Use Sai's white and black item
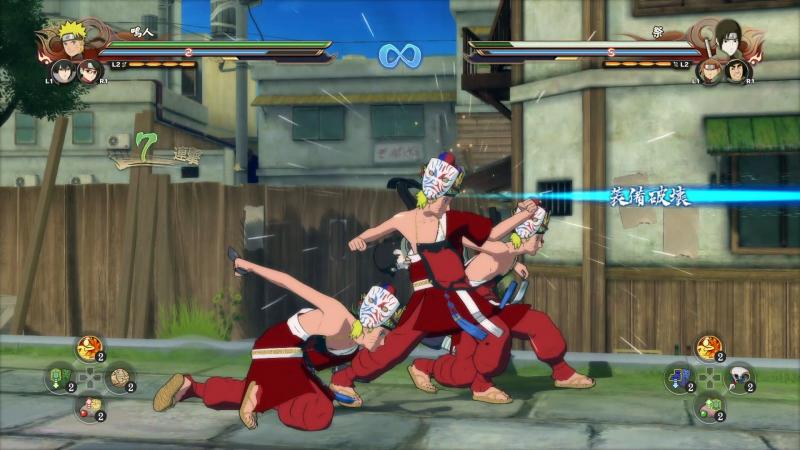 coord(738,378)
